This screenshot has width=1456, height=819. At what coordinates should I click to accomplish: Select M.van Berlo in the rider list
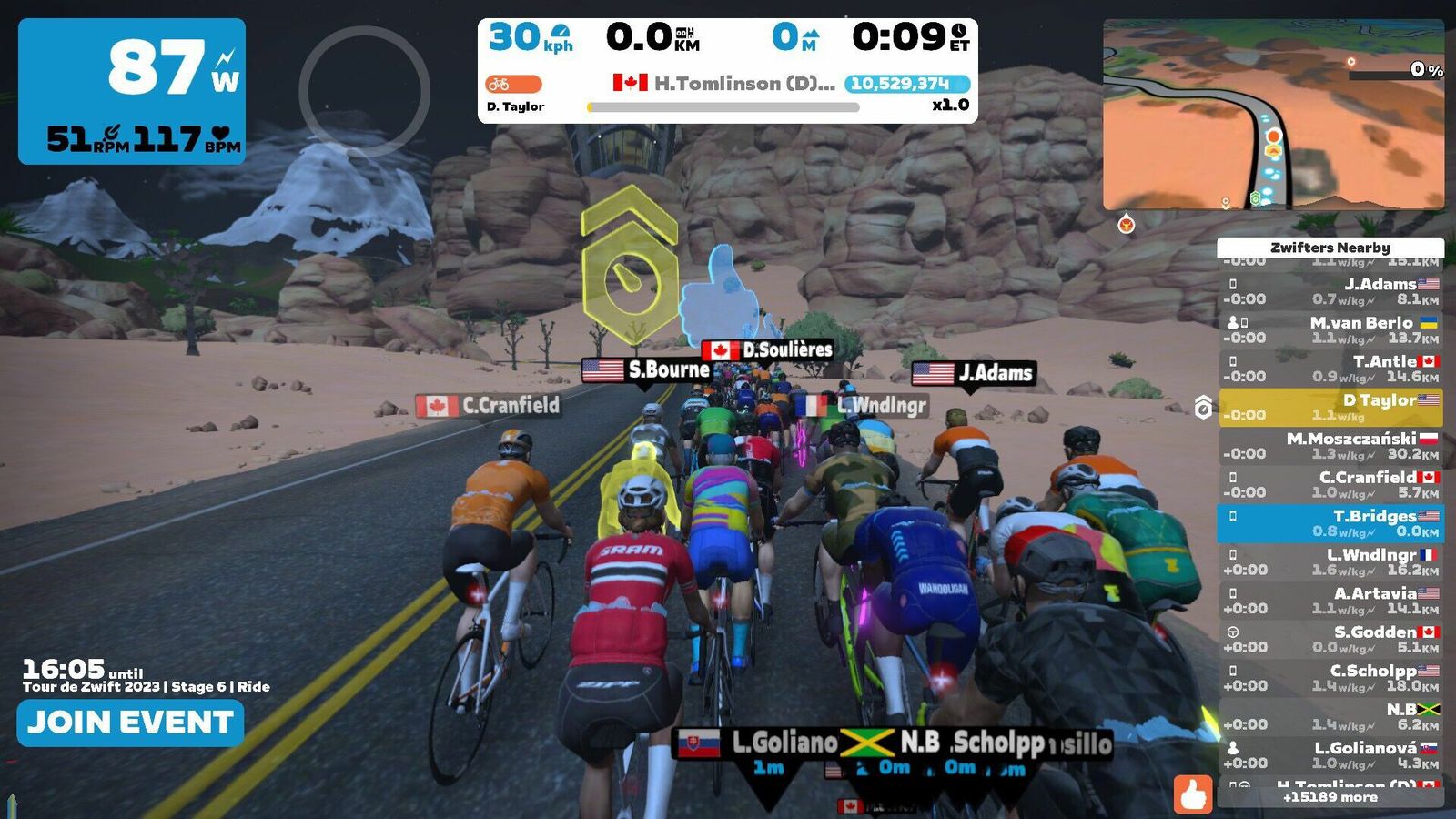(x=1330, y=329)
